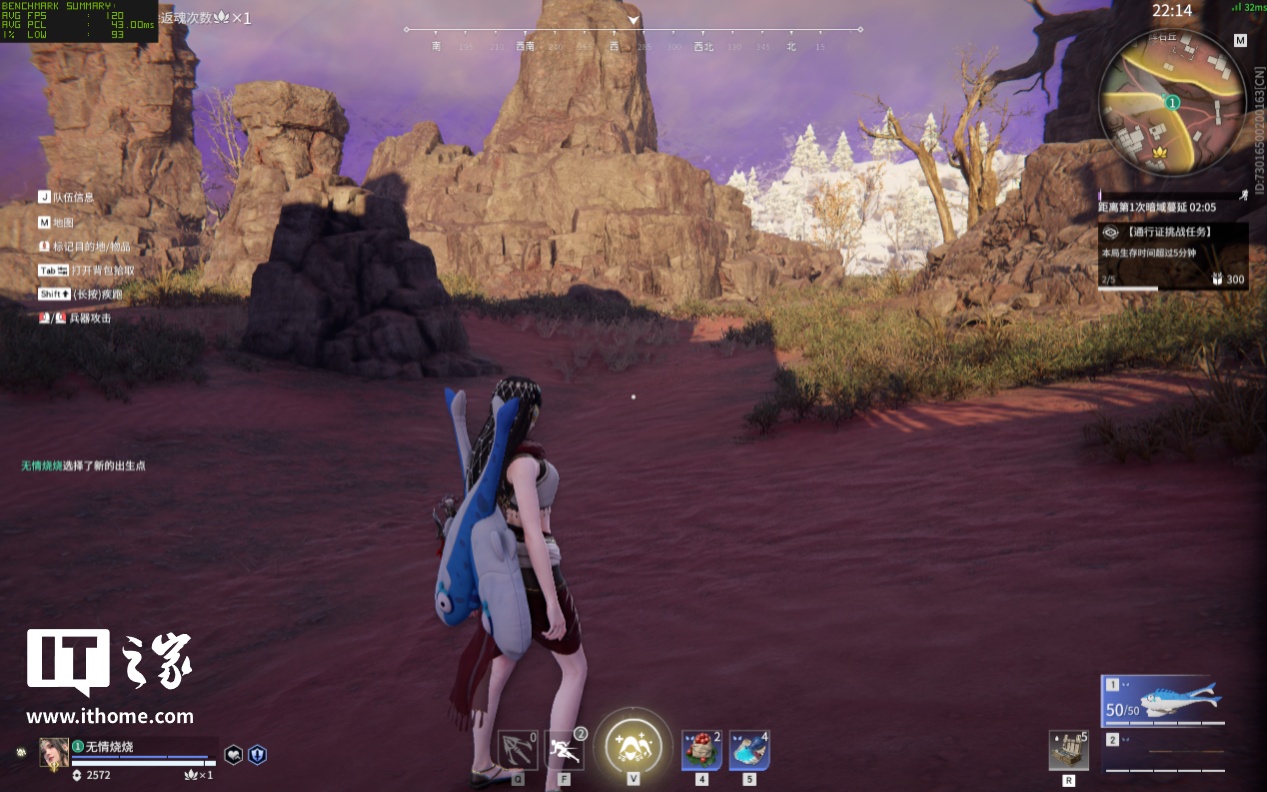Screen dimensions: 1267x792
Task: Activate the grappling hook item
Action: tap(517, 750)
